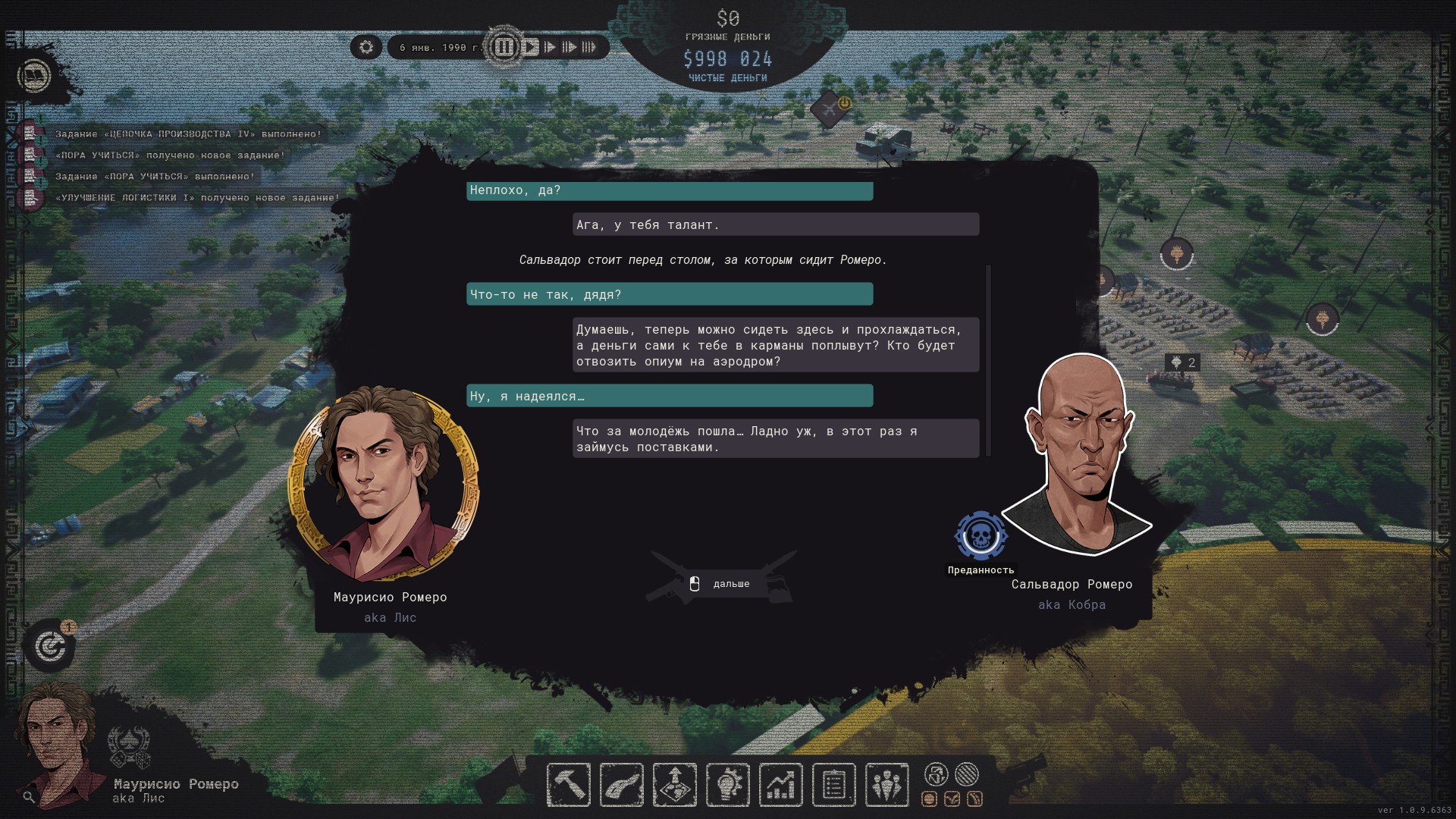Set game speed to normal play
Viewport: 1456px width, 819px height.
coord(531,47)
